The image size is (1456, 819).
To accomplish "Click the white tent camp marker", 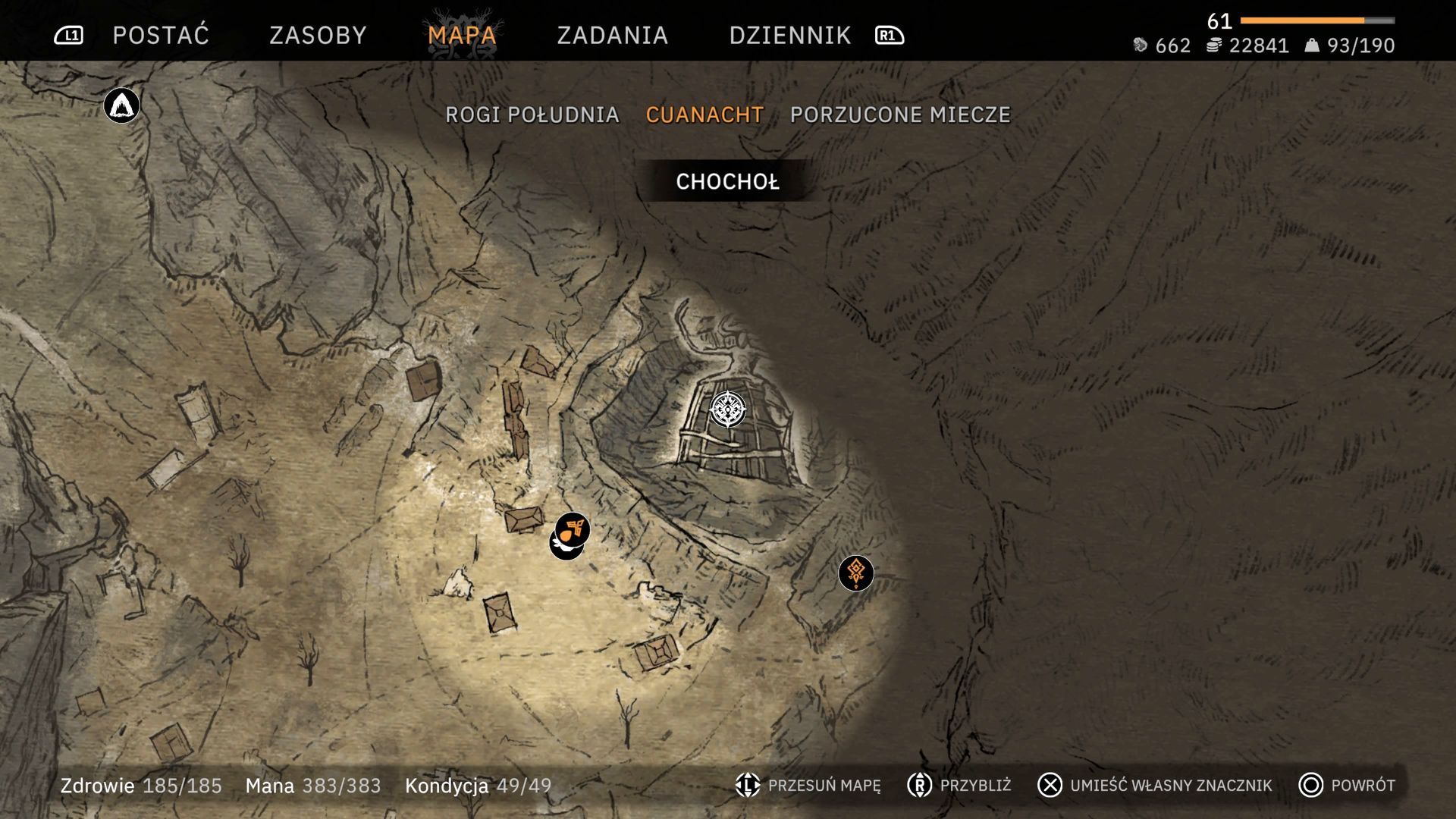I will pos(121,105).
